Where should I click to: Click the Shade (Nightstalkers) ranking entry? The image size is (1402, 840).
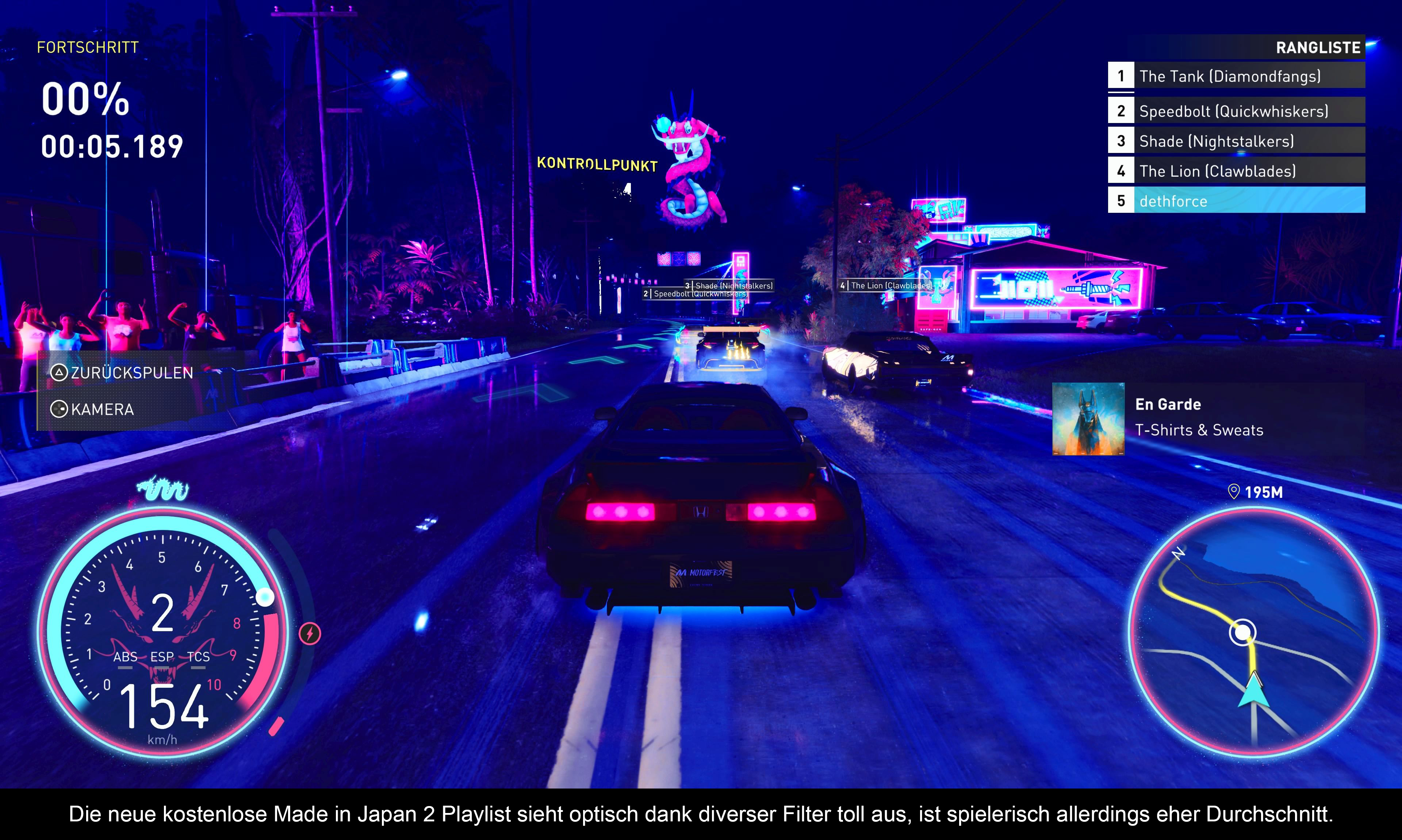[1236, 141]
